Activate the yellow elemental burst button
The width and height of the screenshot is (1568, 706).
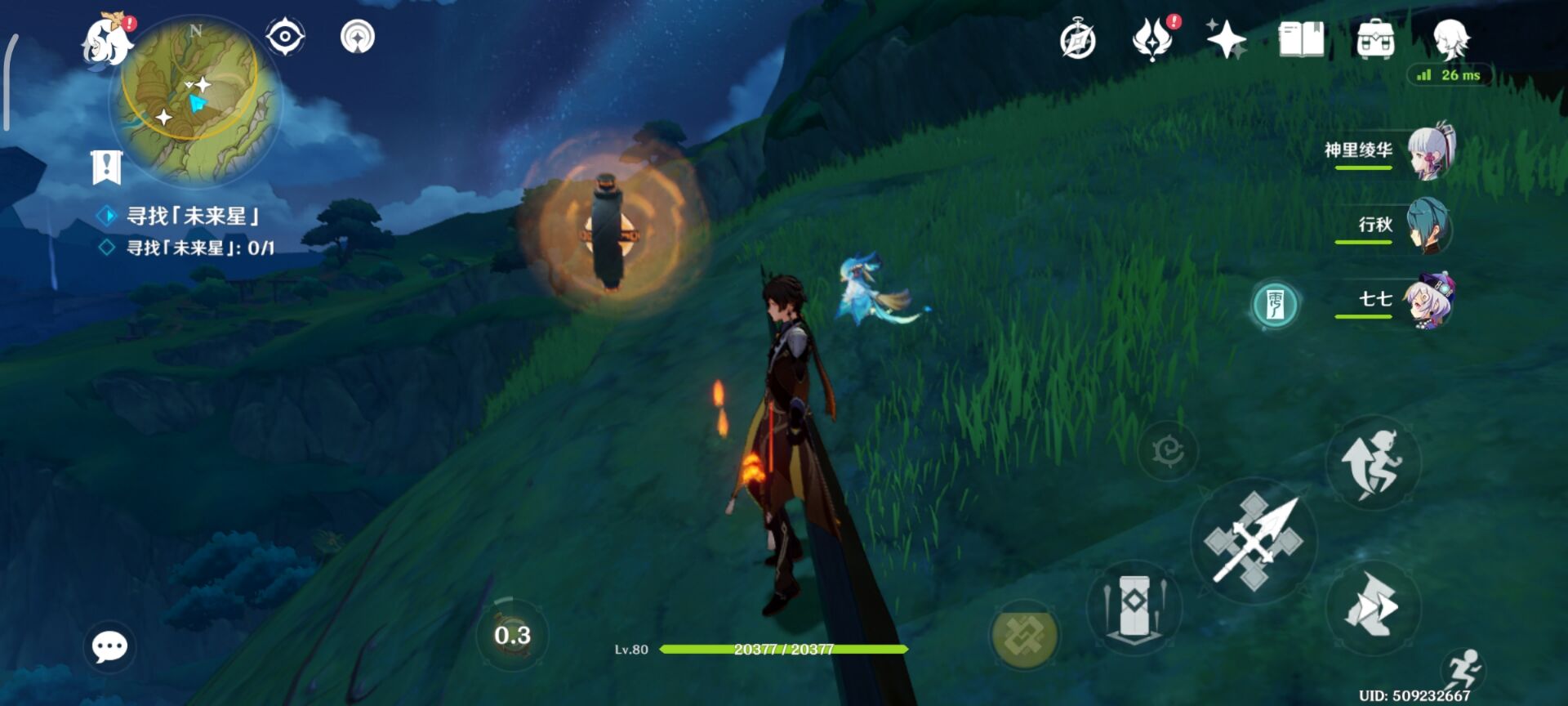[1023, 637]
